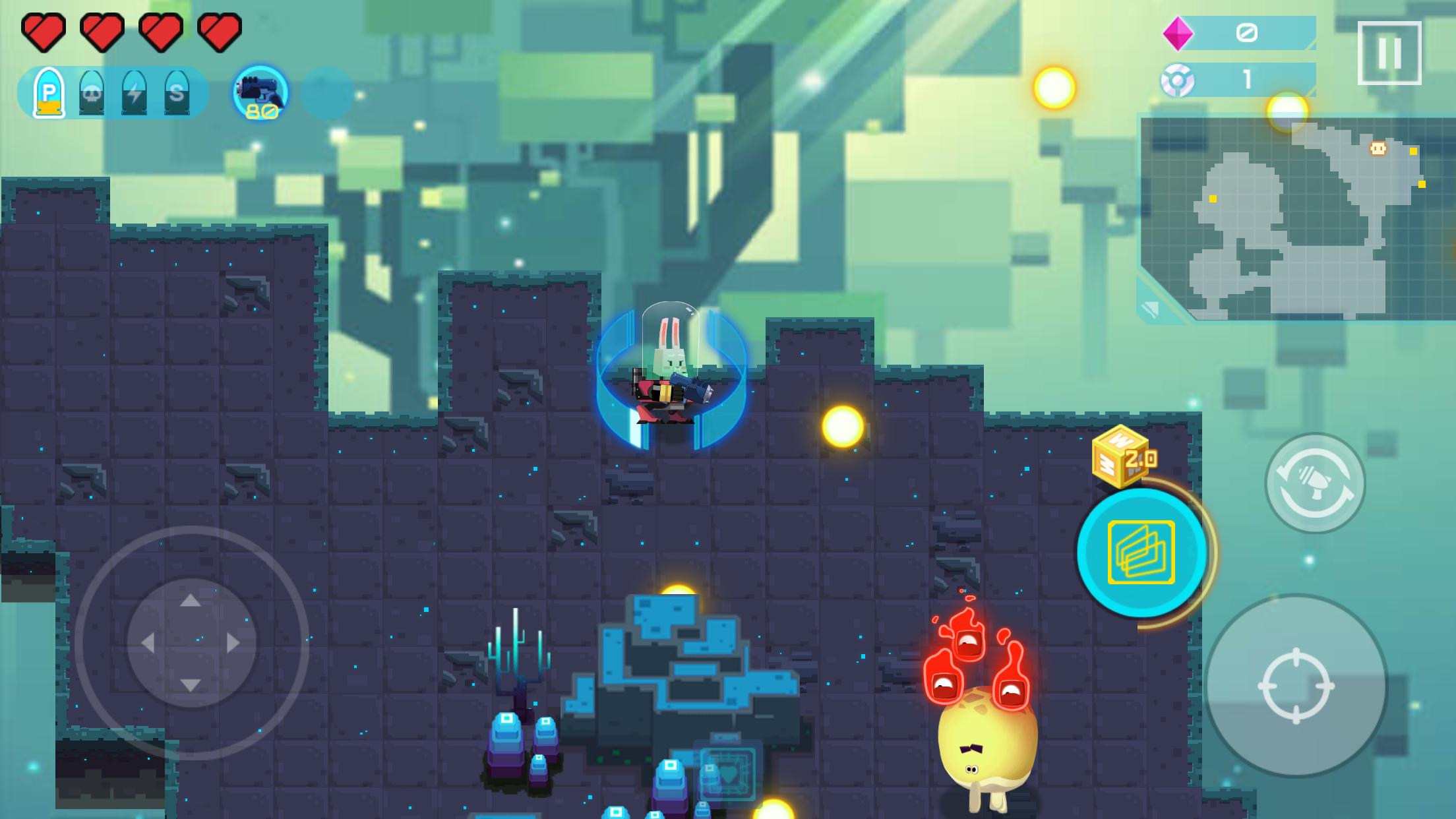Pause the game
The height and width of the screenshot is (819, 1456).
[1389, 53]
